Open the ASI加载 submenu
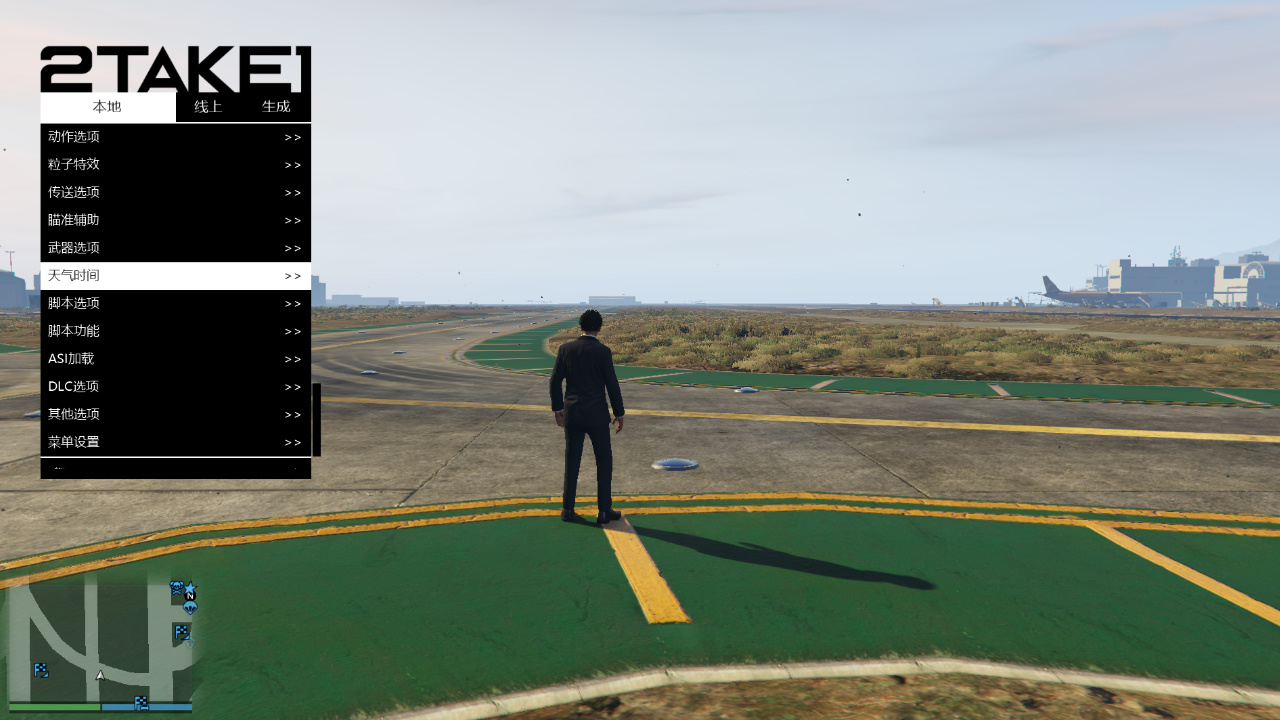Viewport: 1280px width, 720px height. (x=175, y=359)
